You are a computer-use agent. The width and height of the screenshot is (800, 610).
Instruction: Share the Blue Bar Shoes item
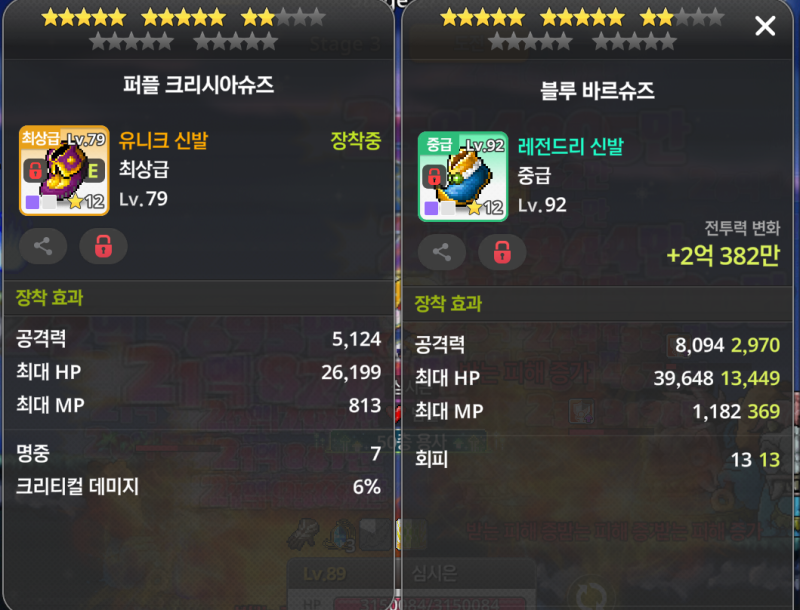click(442, 252)
